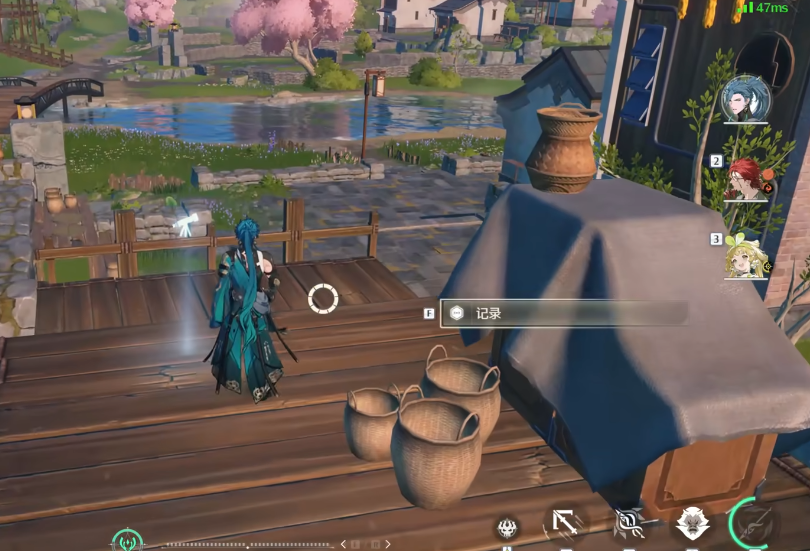The width and height of the screenshot is (810, 551).
Task: Use the skill icon with the green cooldown ring
Action: point(753,524)
